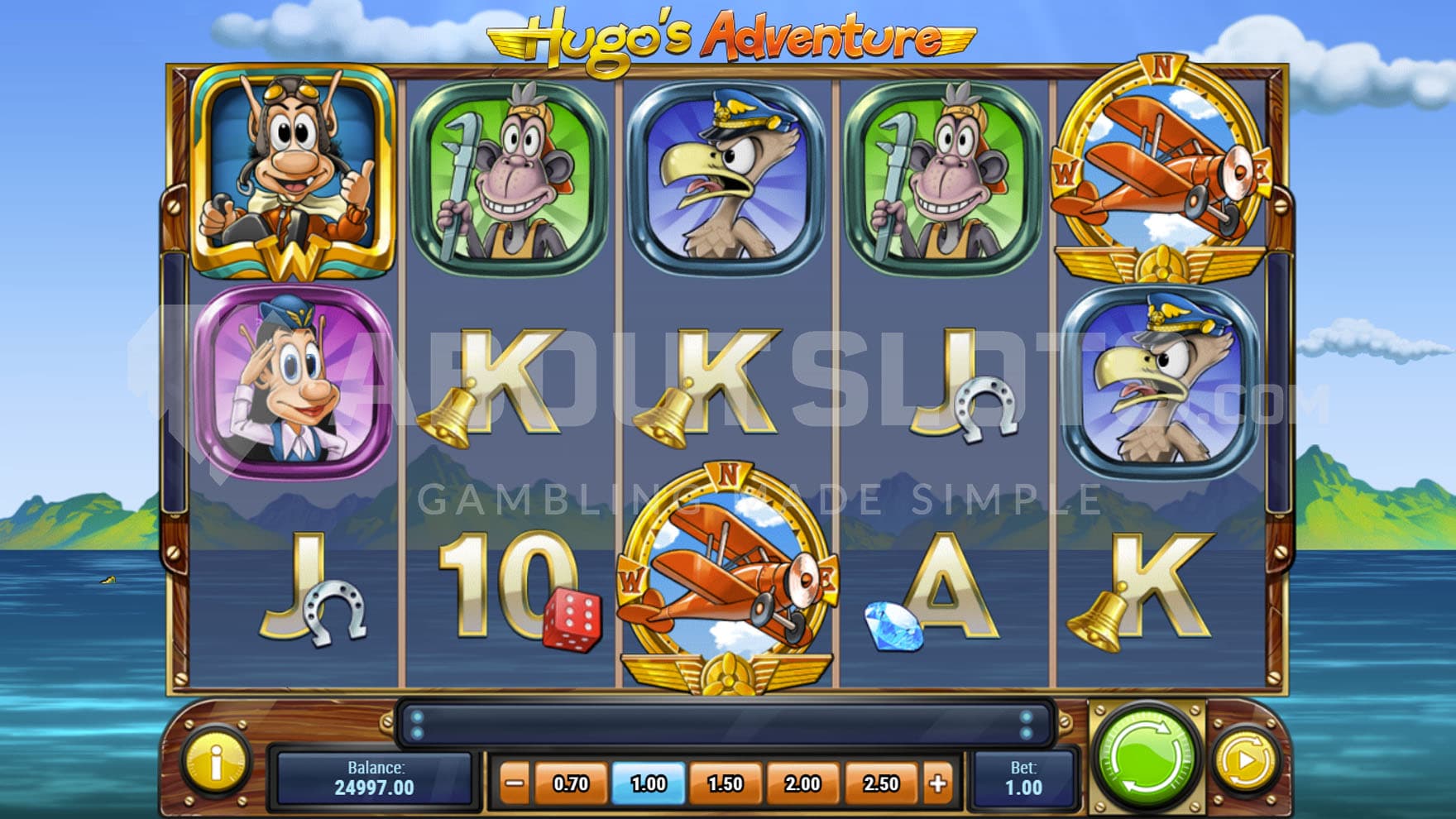Decrease the bet with the minus button
Image resolution: width=1456 pixels, height=819 pixels.
[x=515, y=783]
